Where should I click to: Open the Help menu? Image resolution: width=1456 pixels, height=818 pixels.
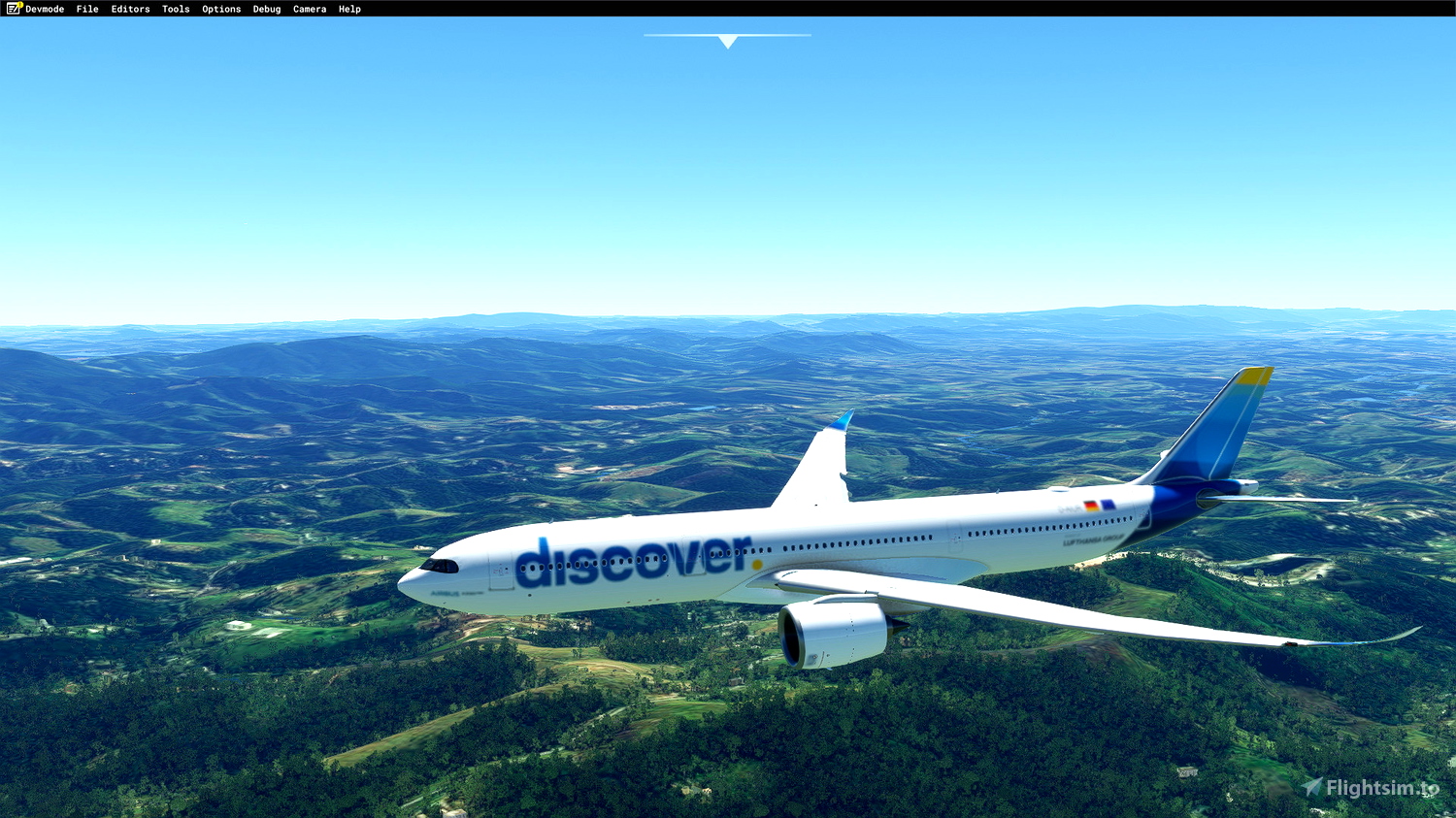click(x=348, y=9)
